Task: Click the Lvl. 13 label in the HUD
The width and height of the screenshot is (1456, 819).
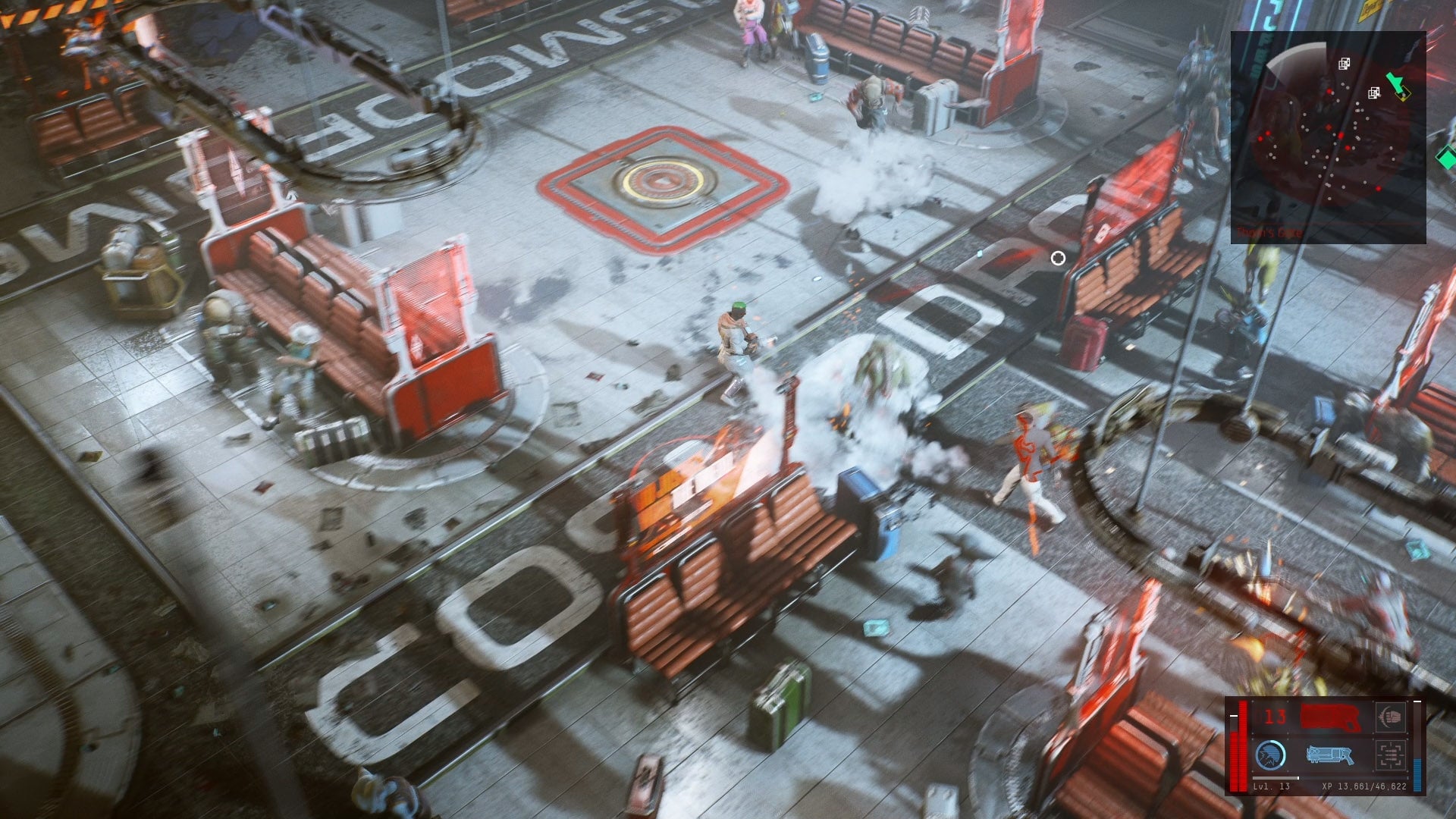Action: click(x=1272, y=787)
